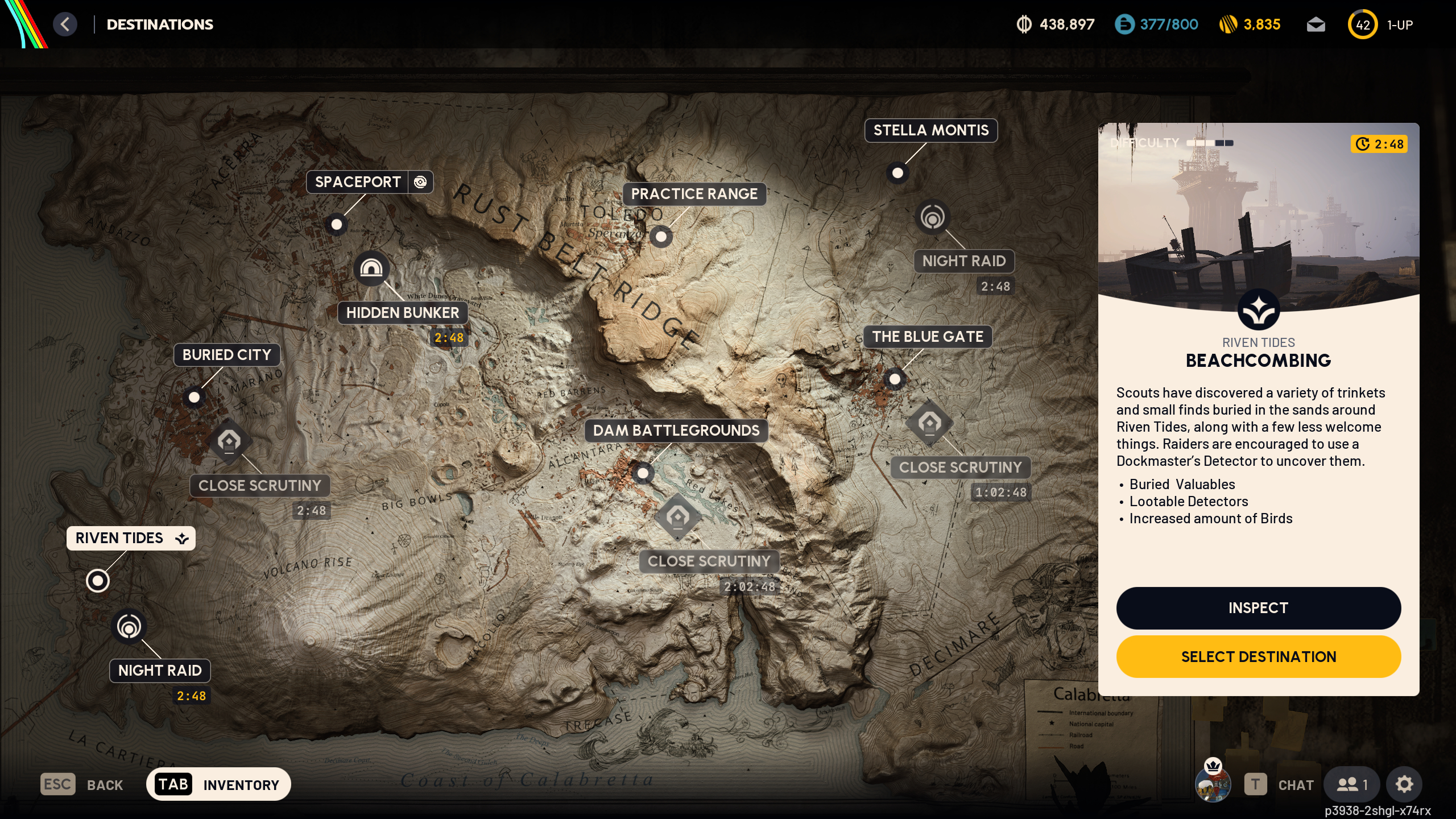Select the Hidden Bunker shelter icon
Screen dimensions: 1456x819
pyautogui.click(x=372, y=267)
